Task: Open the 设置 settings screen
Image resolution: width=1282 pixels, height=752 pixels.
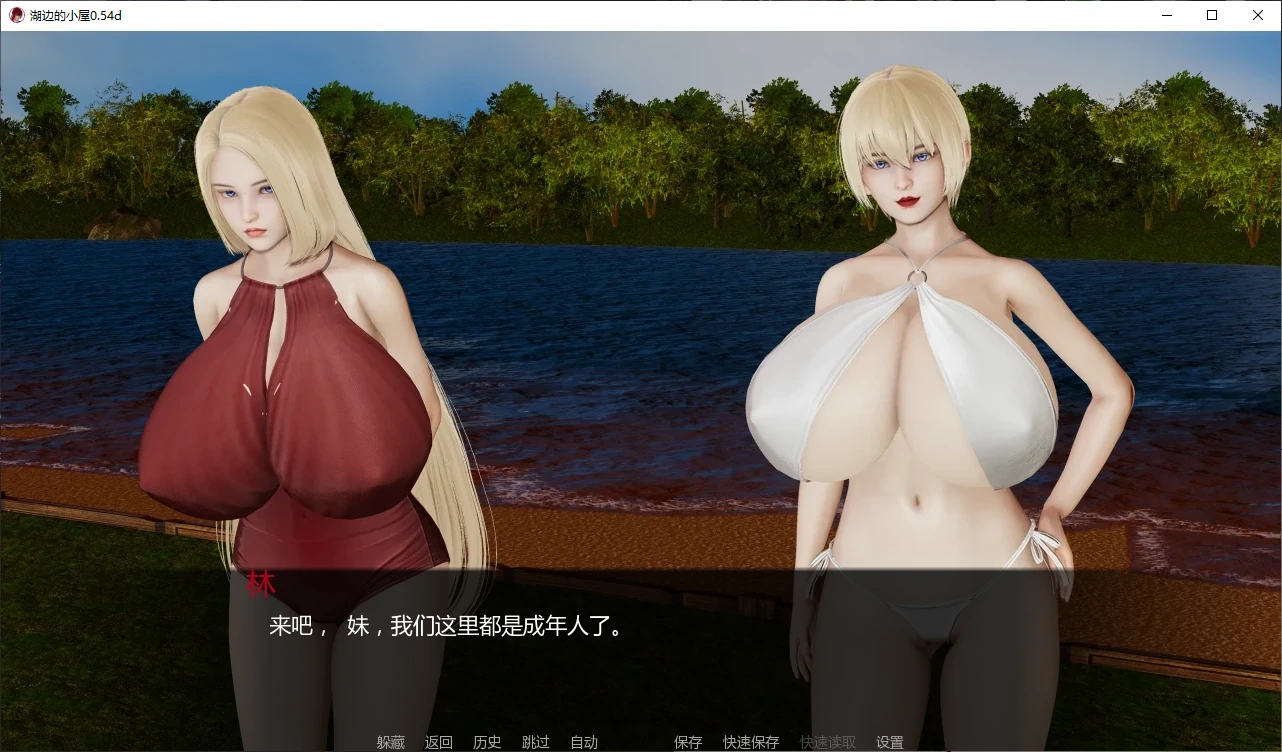Action: point(889,742)
